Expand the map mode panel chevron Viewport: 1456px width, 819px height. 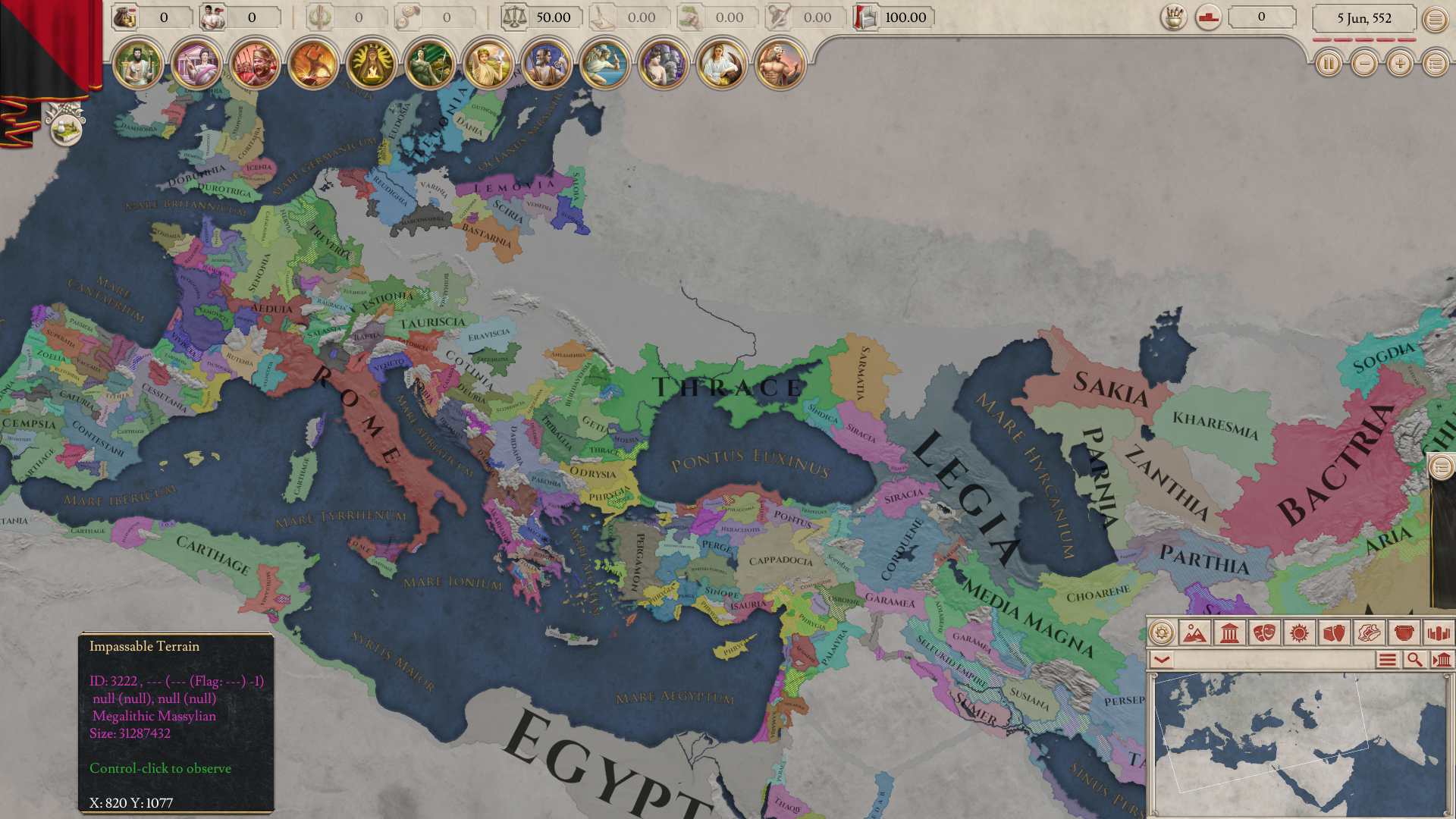(1162, 657)
